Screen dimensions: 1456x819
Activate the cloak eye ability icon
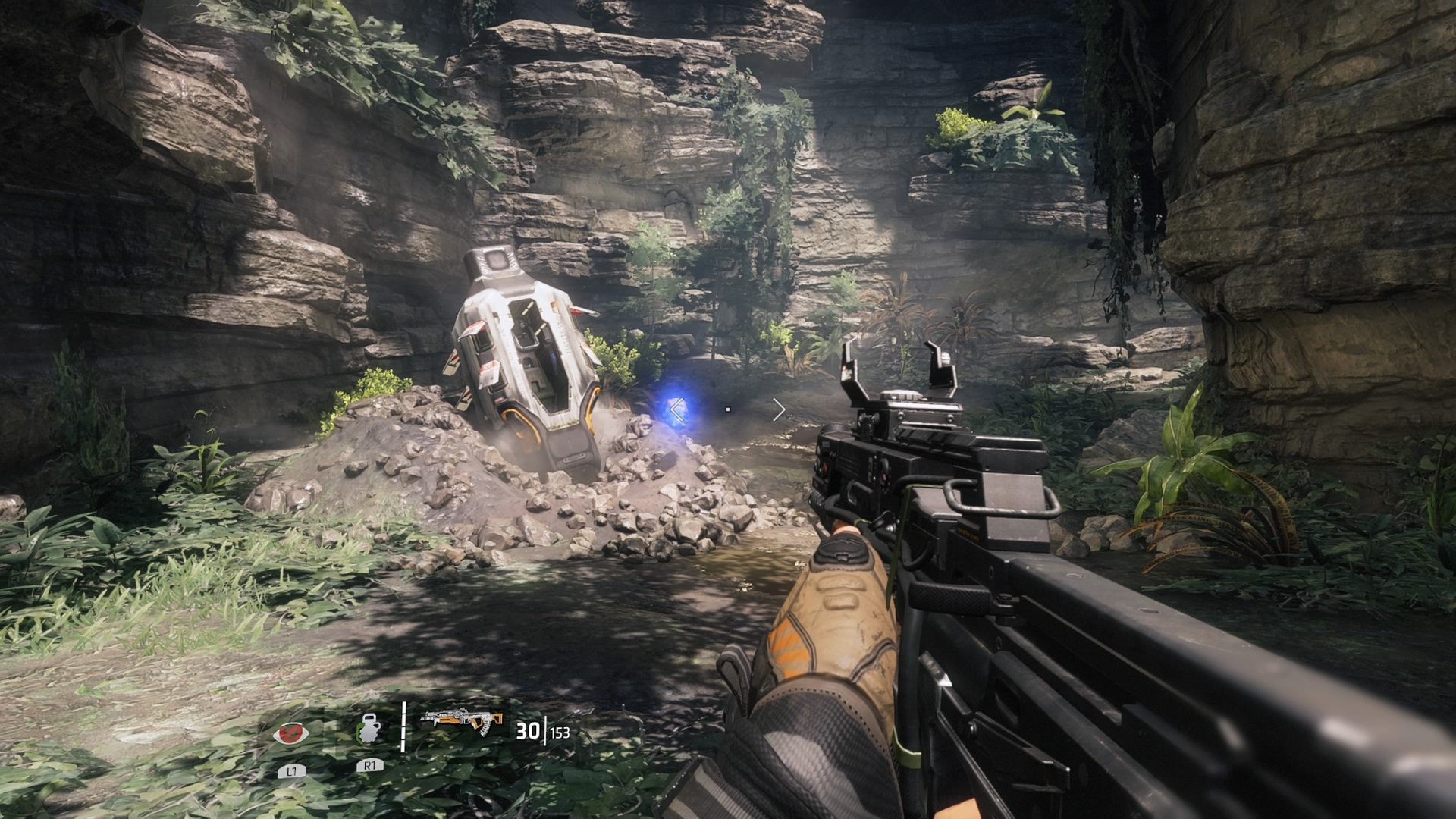click(x=291, y=733)
